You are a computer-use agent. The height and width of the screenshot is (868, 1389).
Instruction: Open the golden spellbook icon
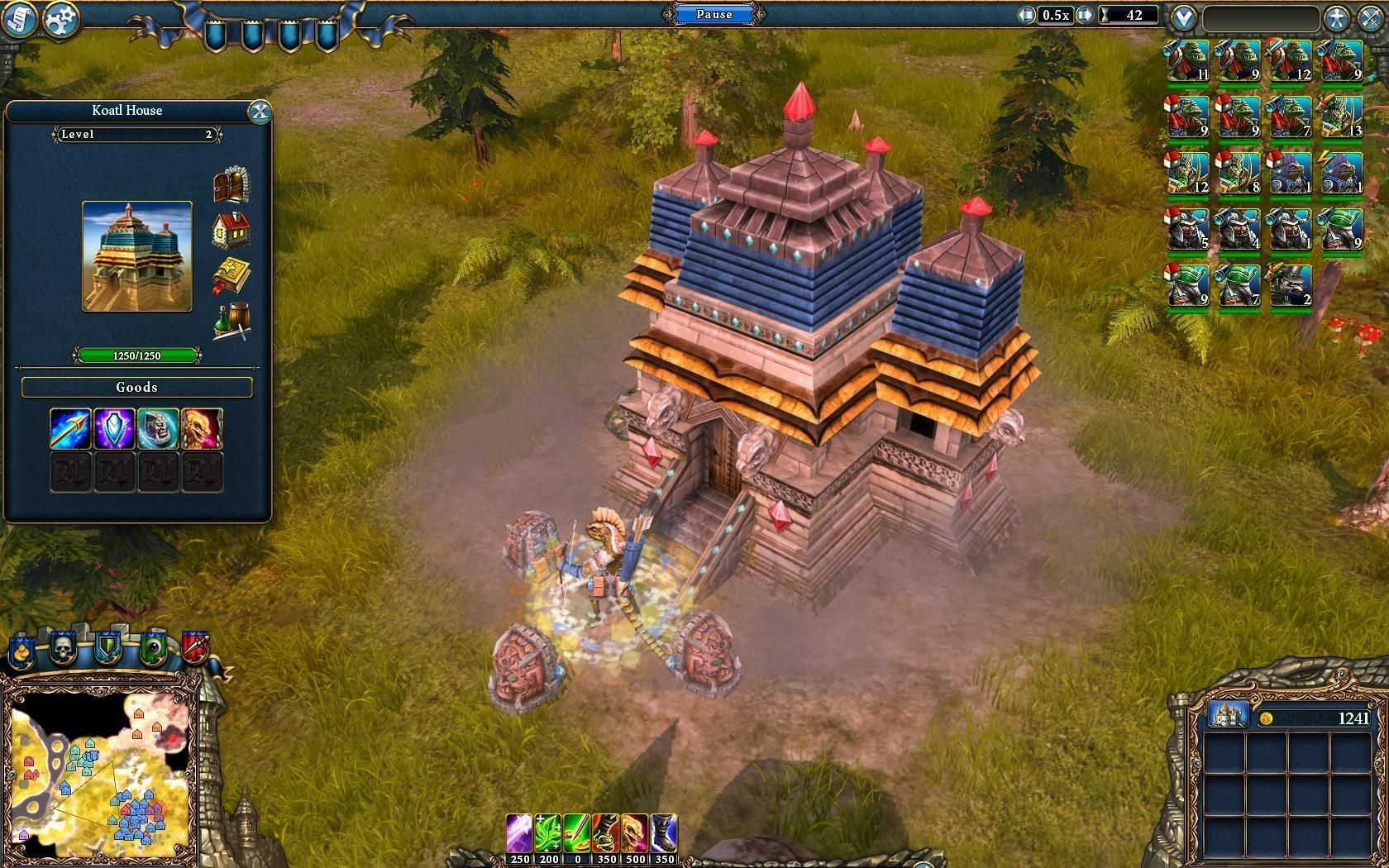[231, 276]
